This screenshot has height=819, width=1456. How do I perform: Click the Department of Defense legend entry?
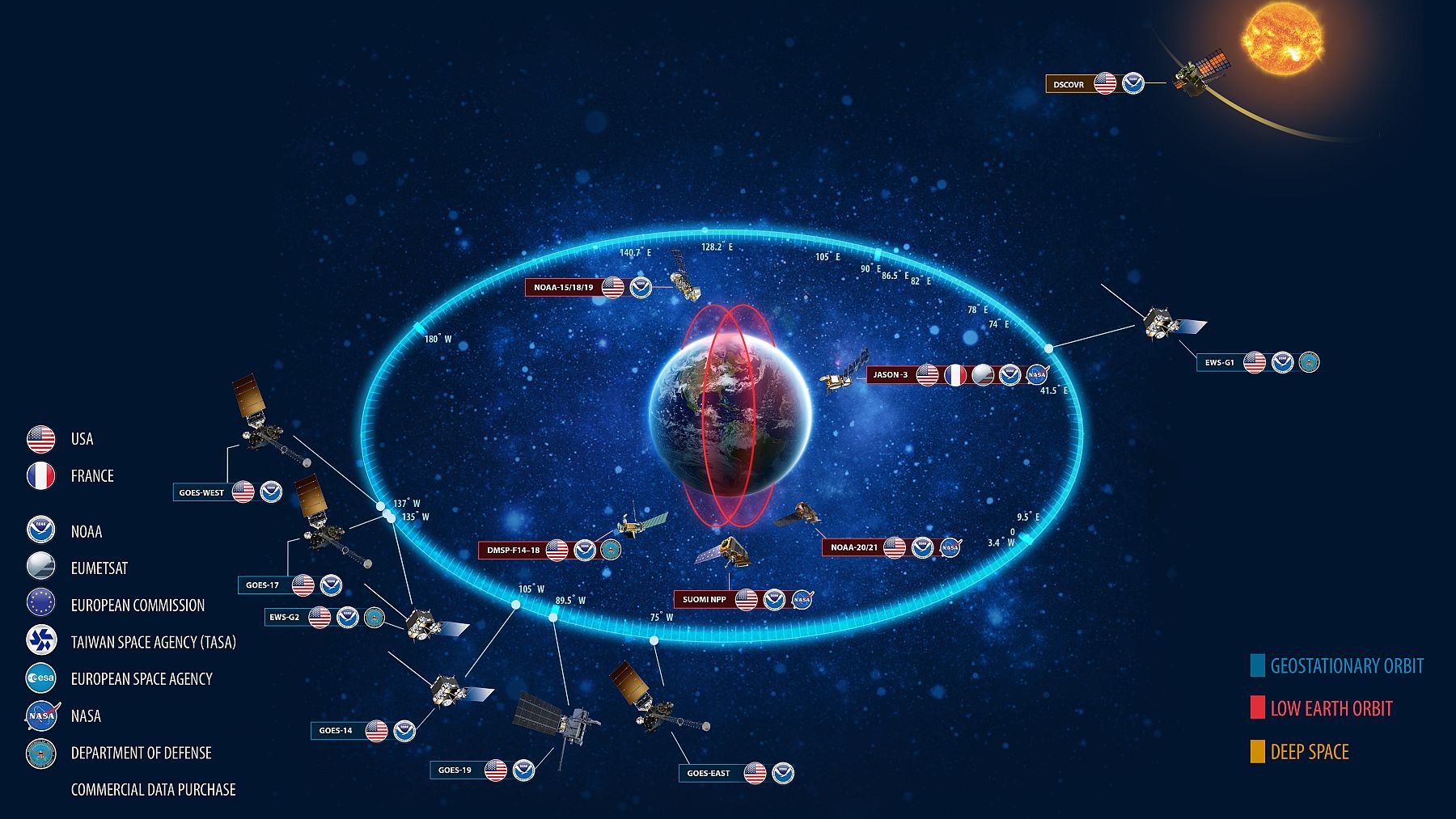coord(141,753)
